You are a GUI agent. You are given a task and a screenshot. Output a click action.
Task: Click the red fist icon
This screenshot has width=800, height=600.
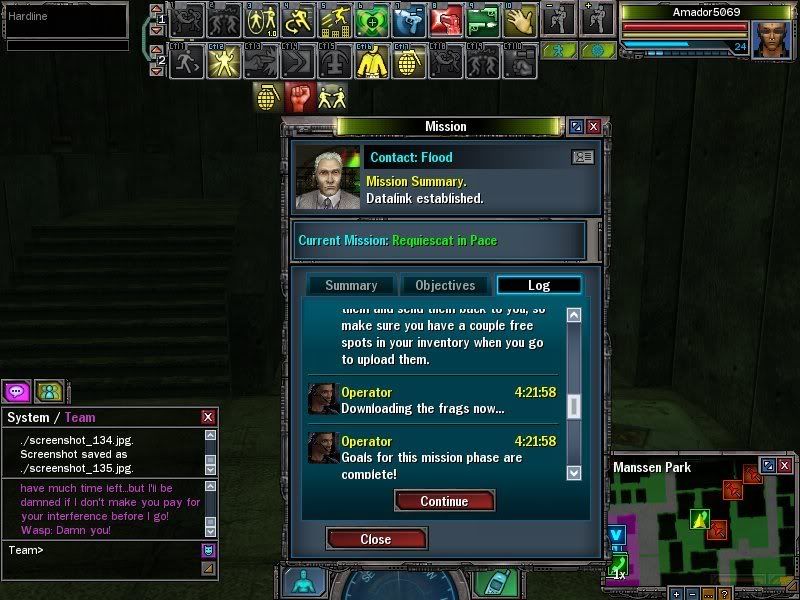[300, 96]
